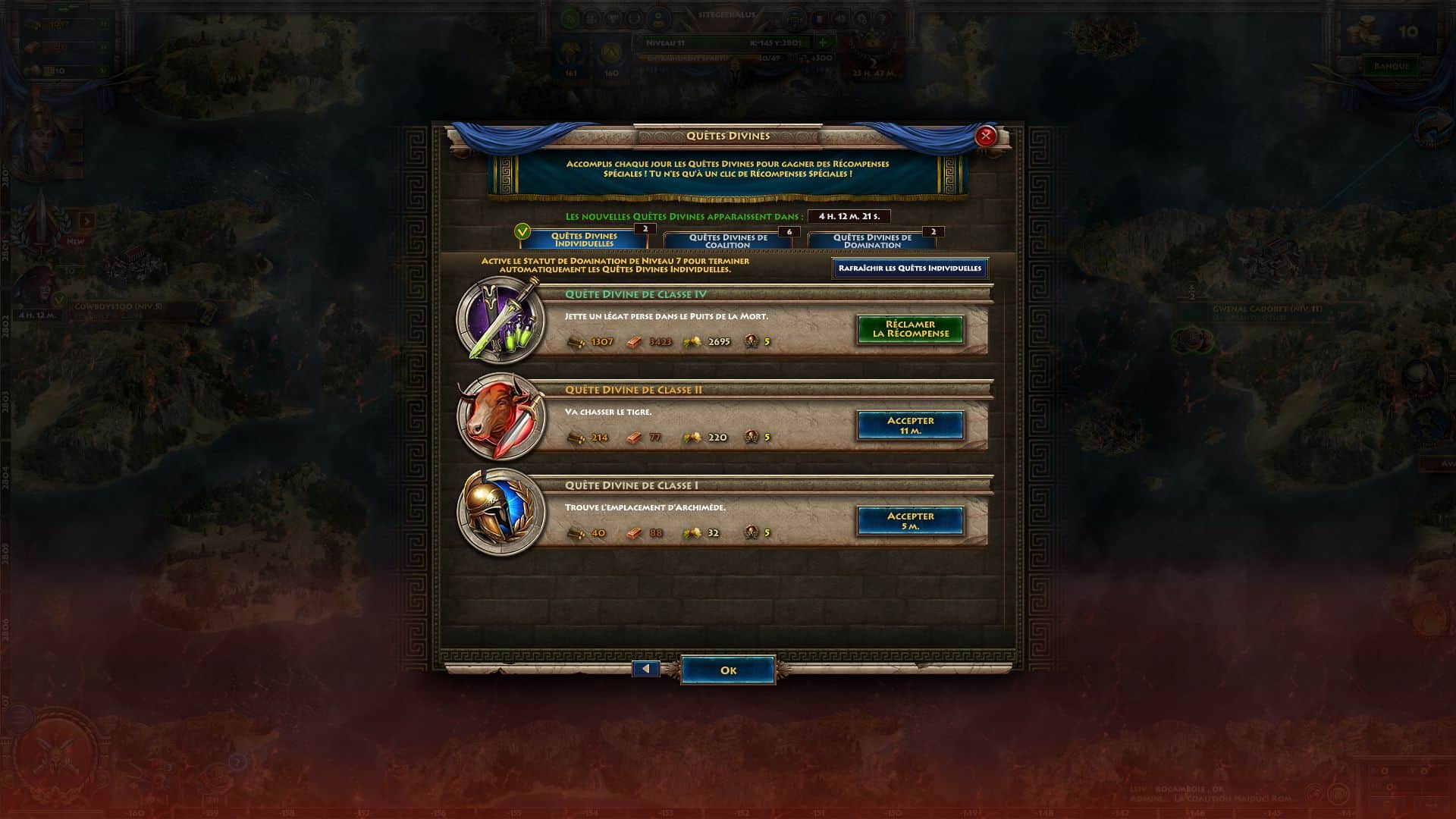The width and height of the screenshot is (1456, 819).
Task: Claim reward with Réclamer la Récompense
Action: [x=910, y=329]
